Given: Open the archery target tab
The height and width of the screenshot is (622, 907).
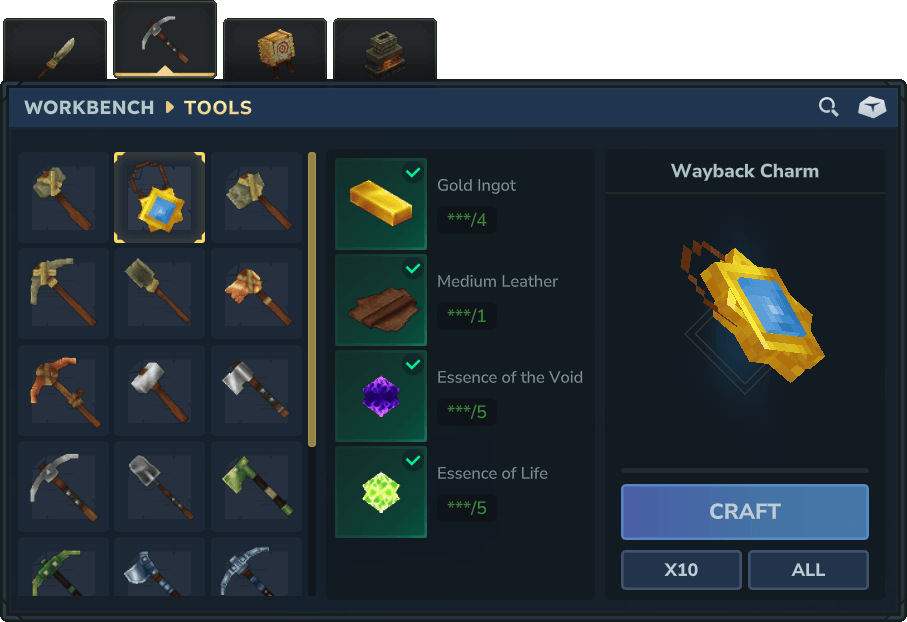Looking at the screenshot, I should (275, 50).
